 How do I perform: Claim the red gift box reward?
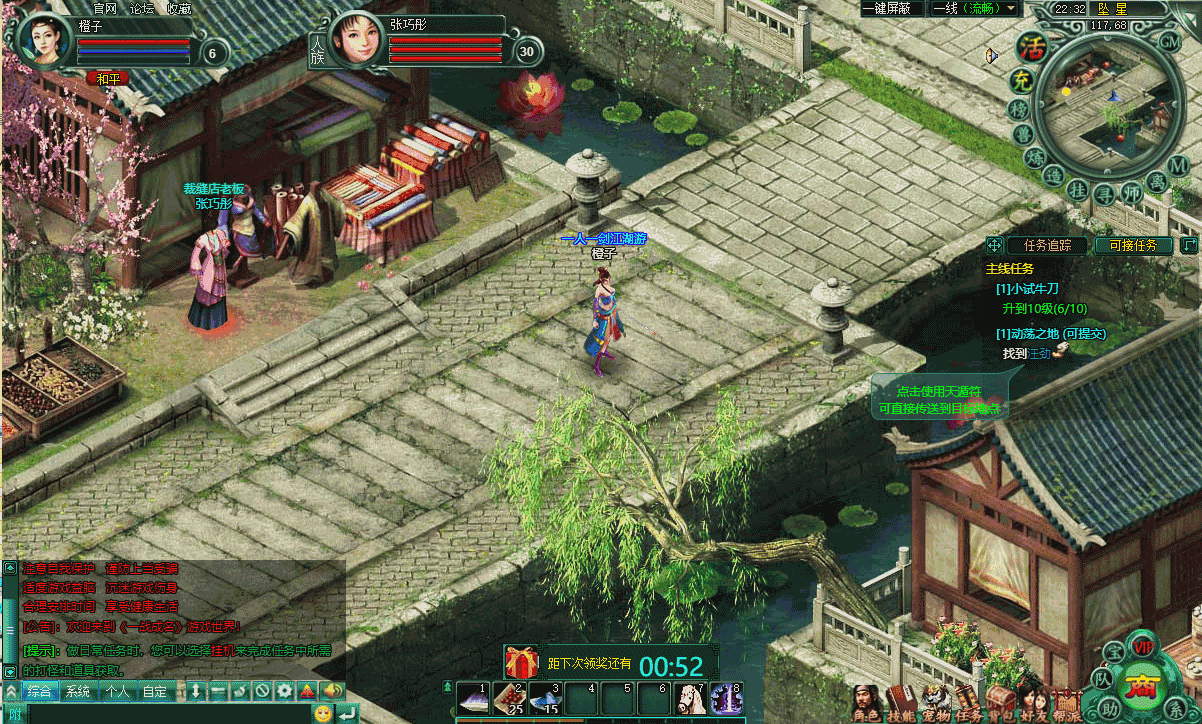(521, 662)
